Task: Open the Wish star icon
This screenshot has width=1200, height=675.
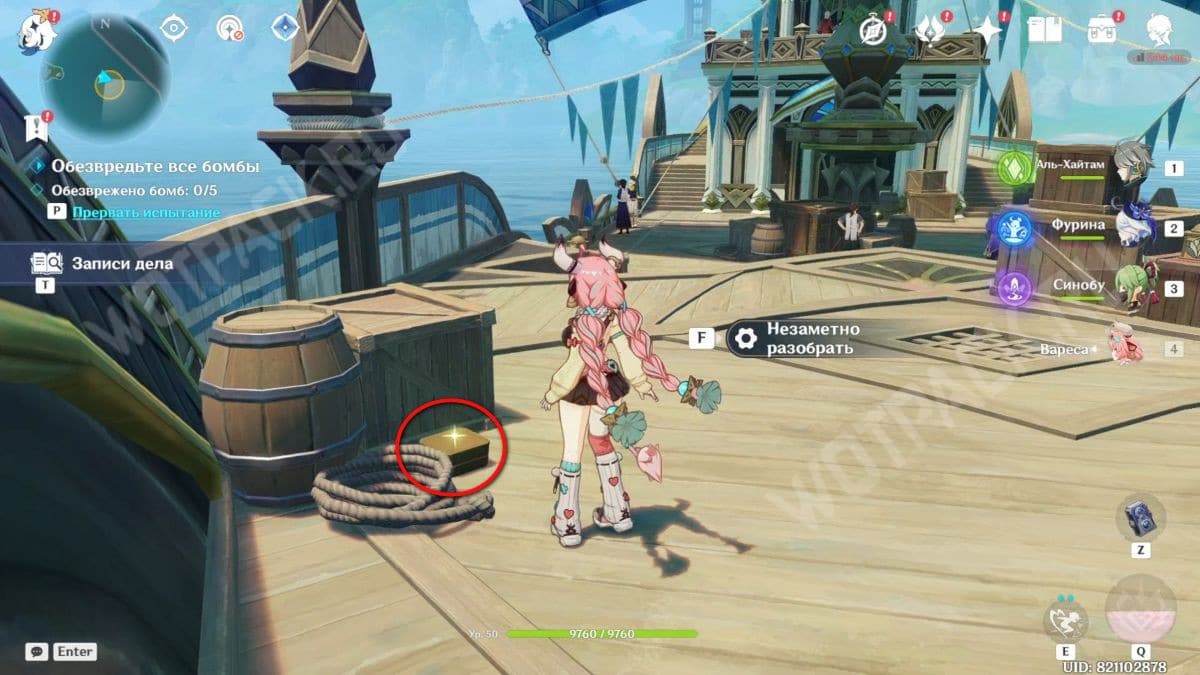Action: (988, 29)
